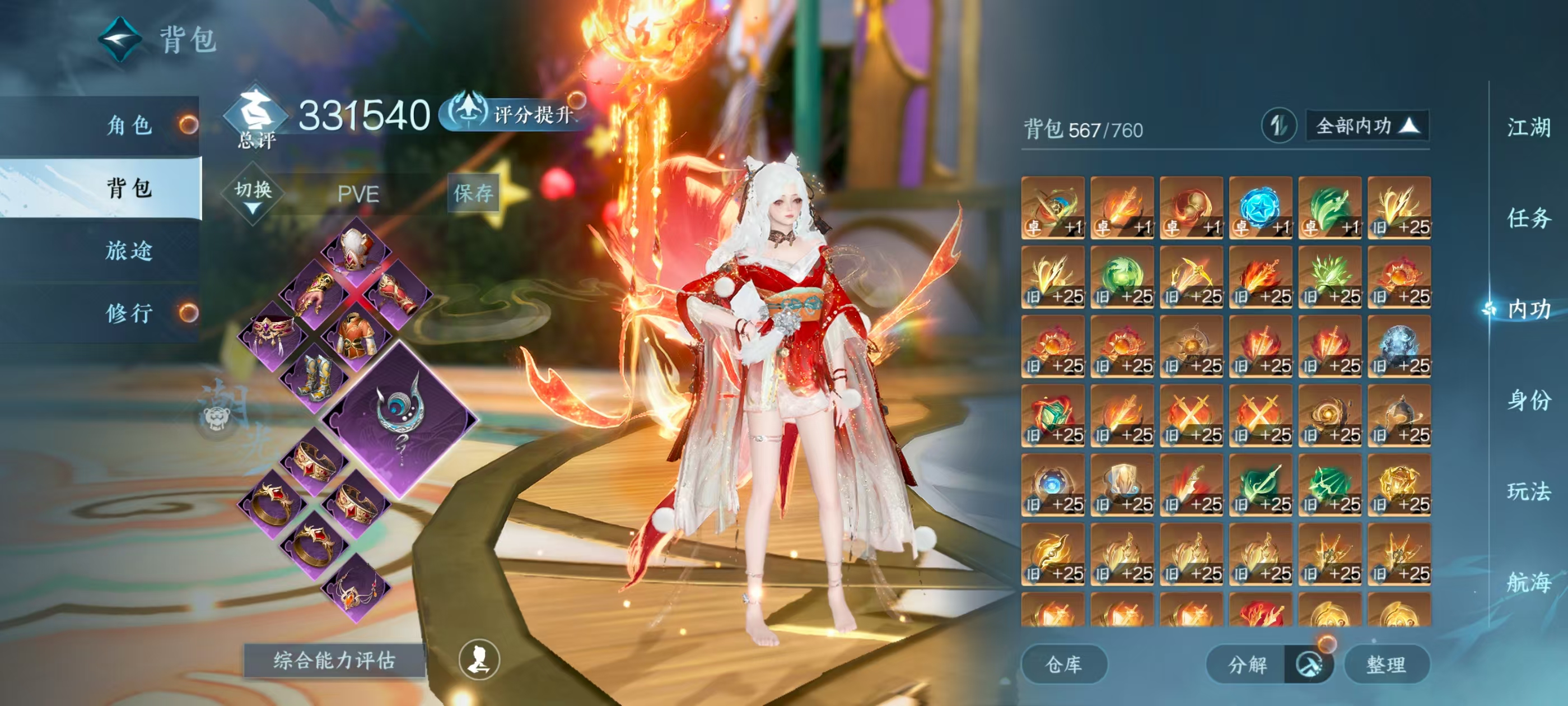The height and width of the screenshot is (706, 1568).
Task: Go back using the top-left diamond arrow
Action: (x=120, y=40)
